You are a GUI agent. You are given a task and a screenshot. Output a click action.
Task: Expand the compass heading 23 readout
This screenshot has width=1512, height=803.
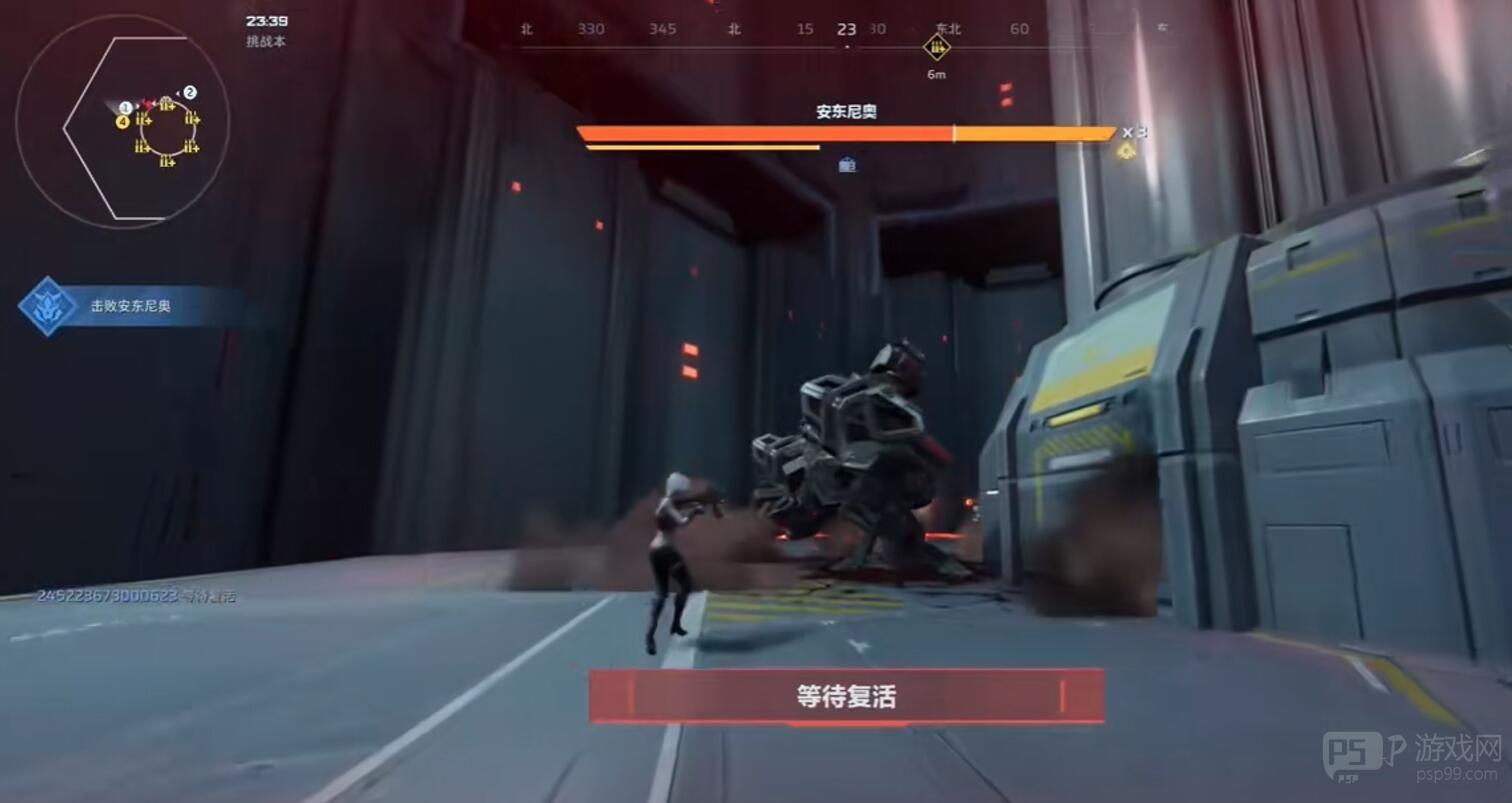pos(845,30)
